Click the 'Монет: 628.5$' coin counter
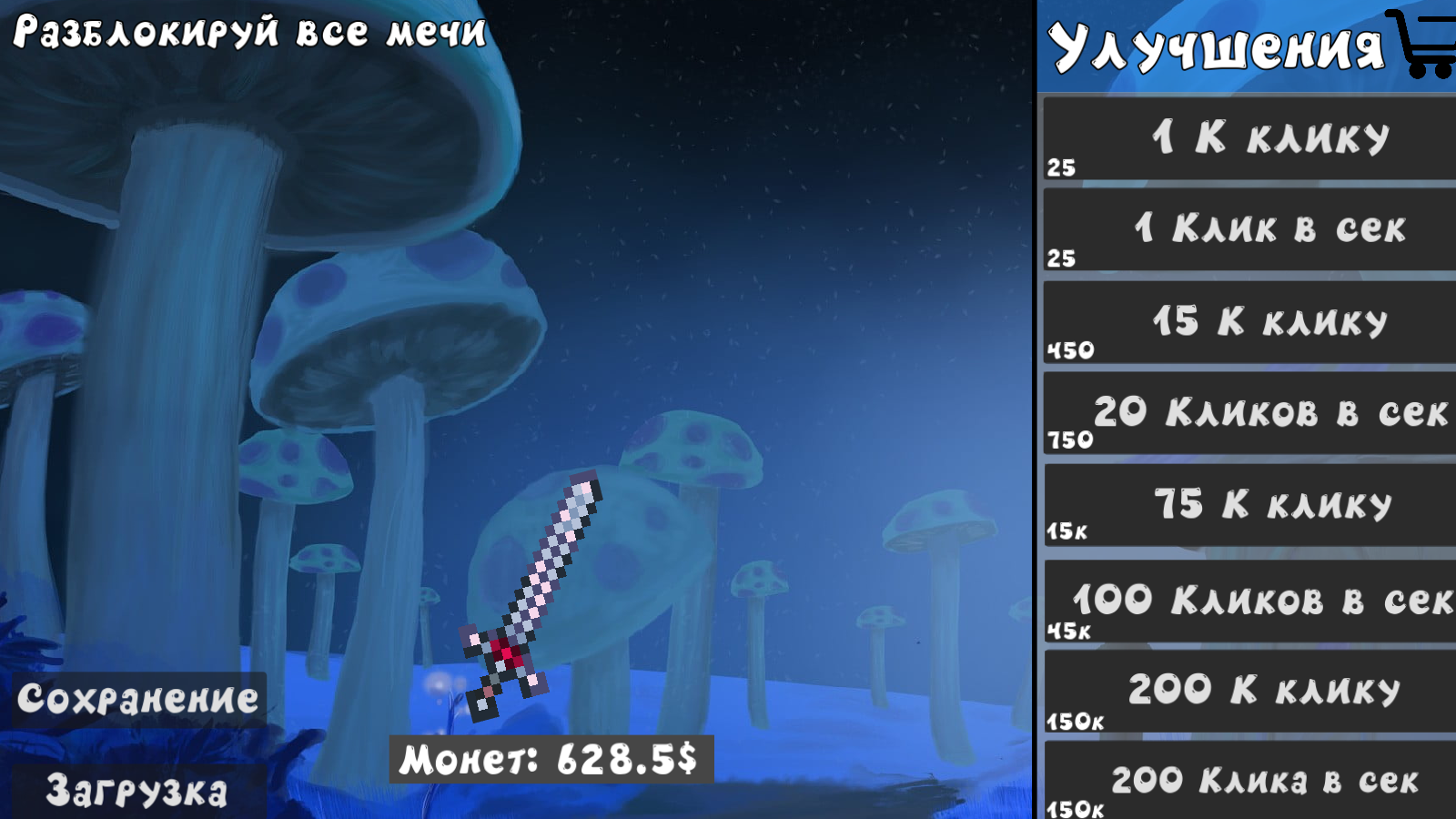 click(551, 763)
